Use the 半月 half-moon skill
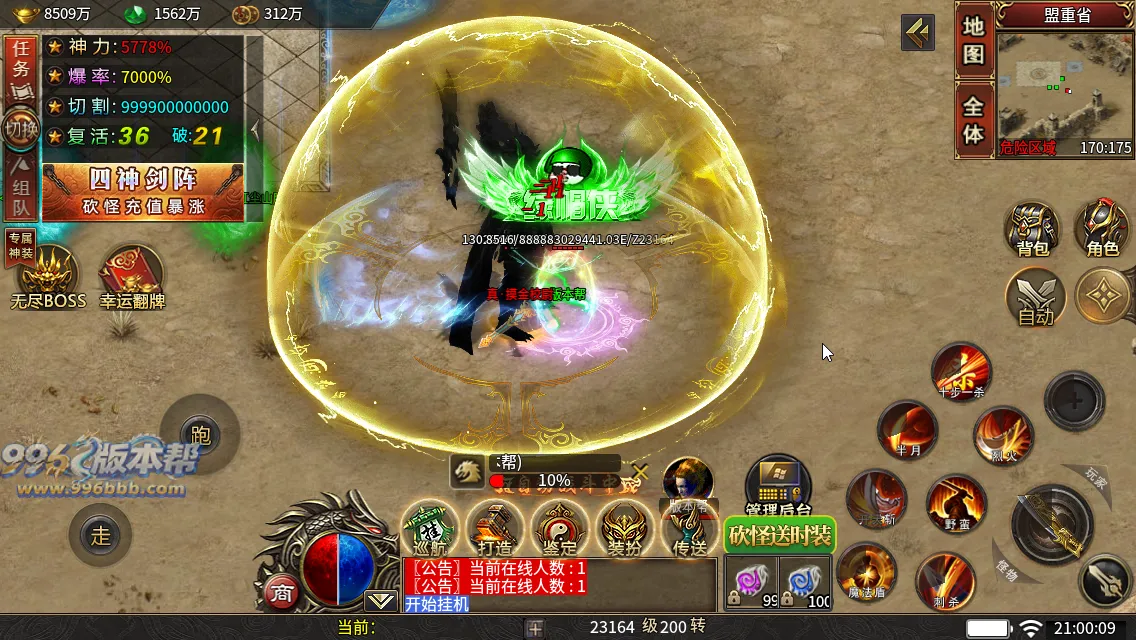This screenshot has height=640, width=1136. 907,430
